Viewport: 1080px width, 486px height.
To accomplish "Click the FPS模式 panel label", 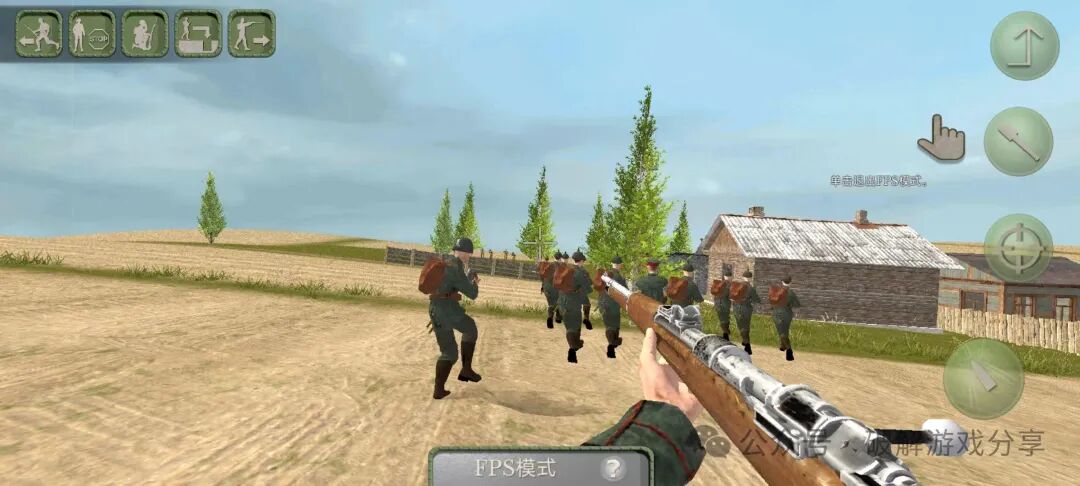I will (515, 467).
